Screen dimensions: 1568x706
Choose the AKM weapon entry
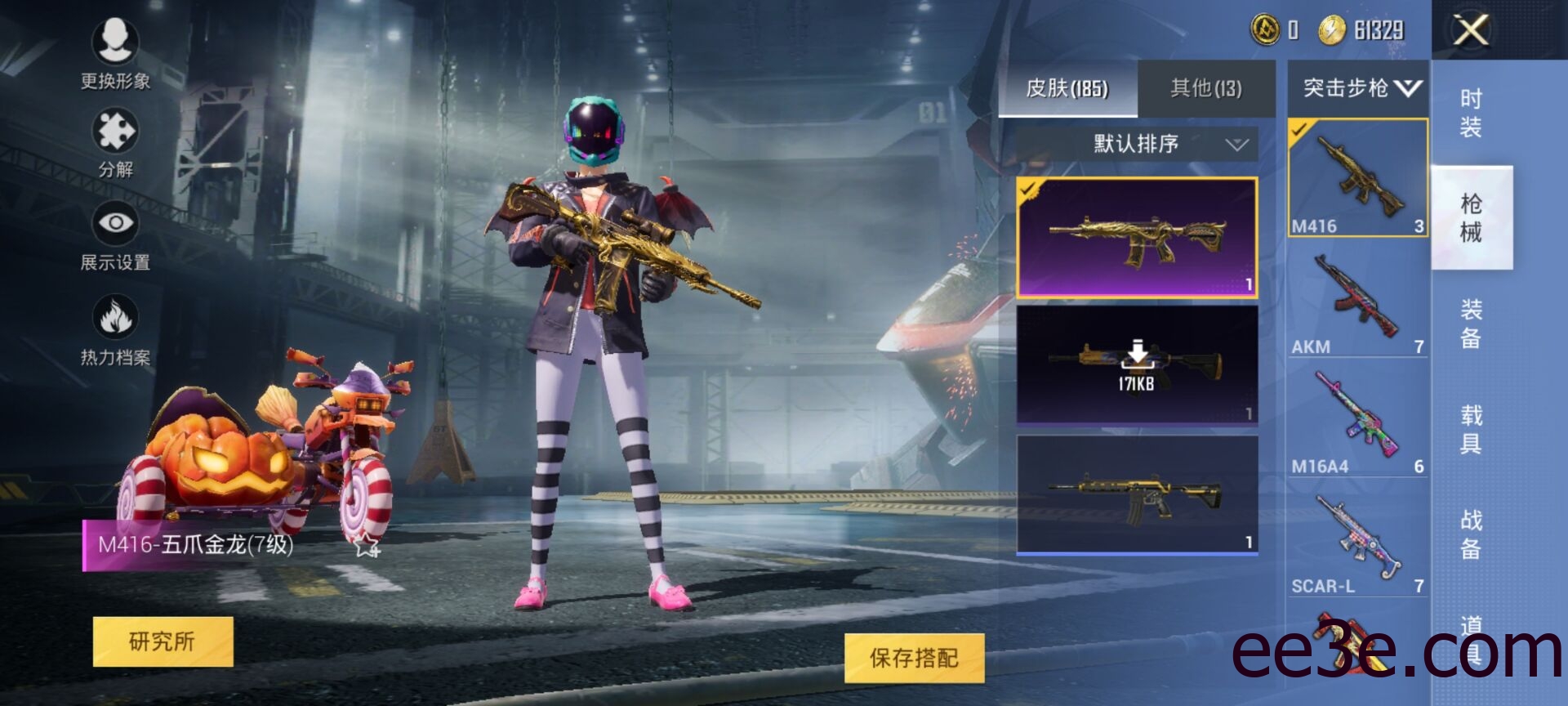(1356, 301)
